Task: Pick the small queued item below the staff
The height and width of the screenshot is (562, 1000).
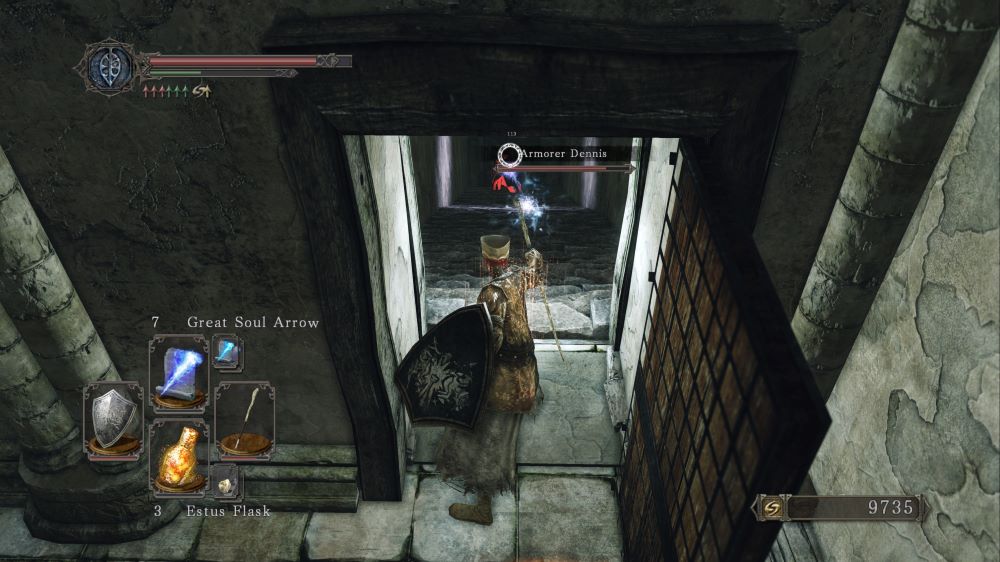Action: 225,481
